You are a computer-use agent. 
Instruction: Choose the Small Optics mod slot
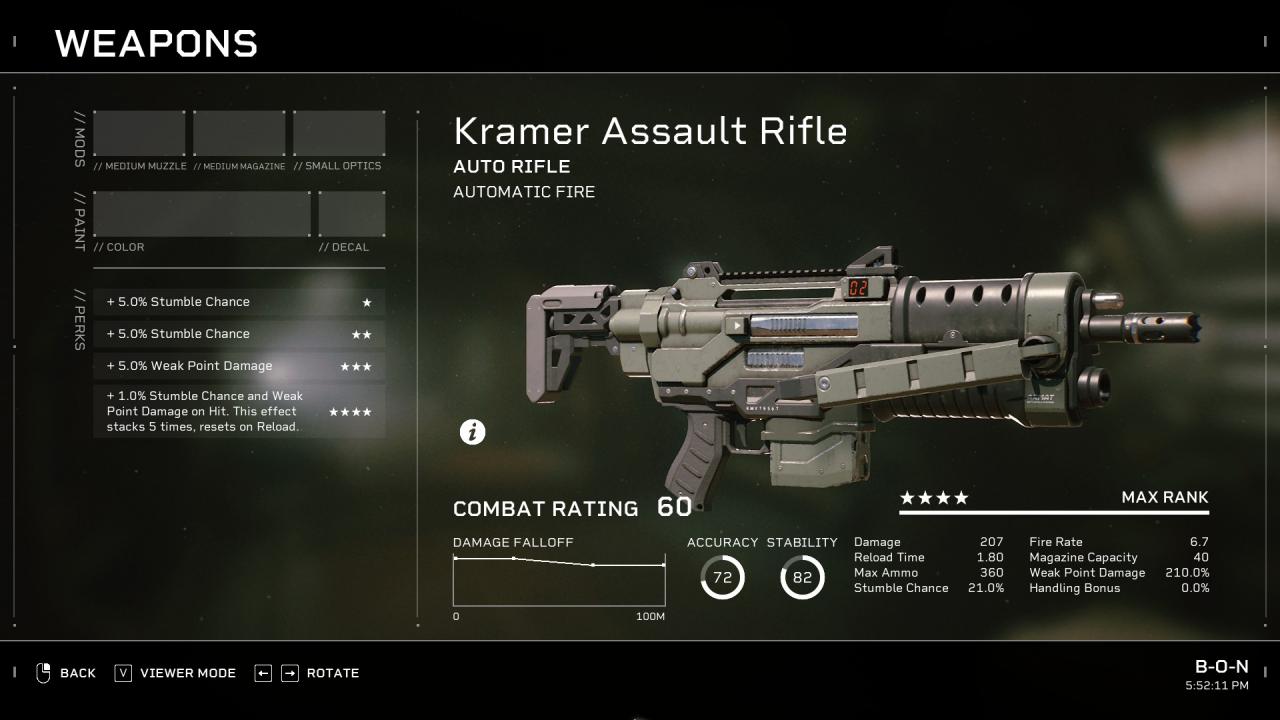point(339,134)
